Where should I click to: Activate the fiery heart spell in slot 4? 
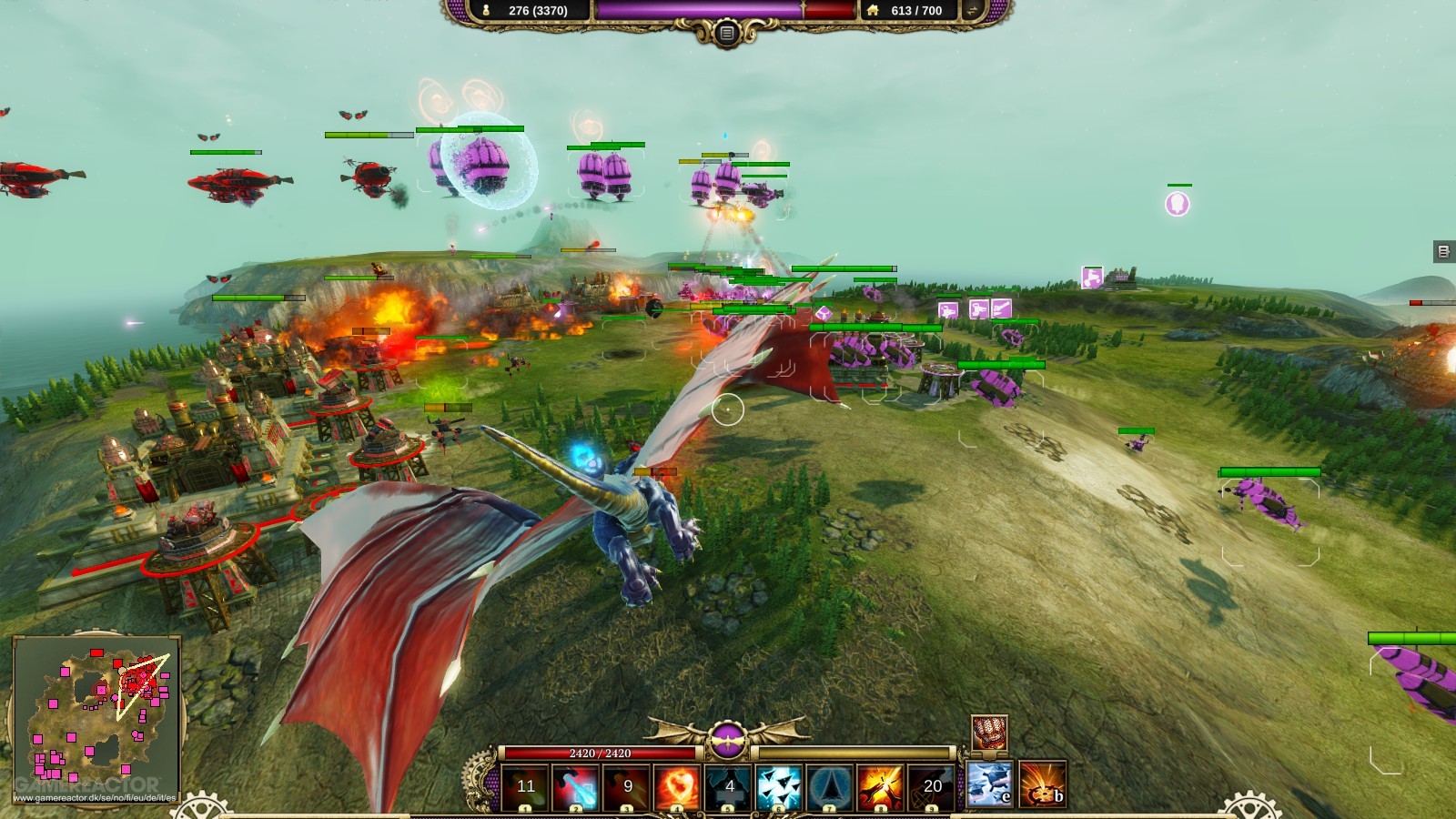pos(678,784)
